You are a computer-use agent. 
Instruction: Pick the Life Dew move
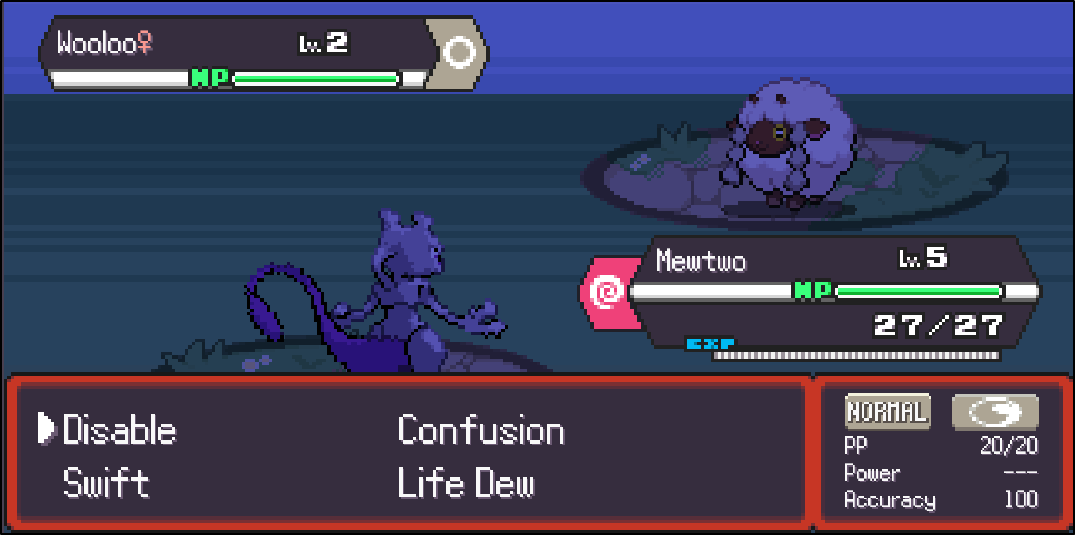[x=465, y=484]
